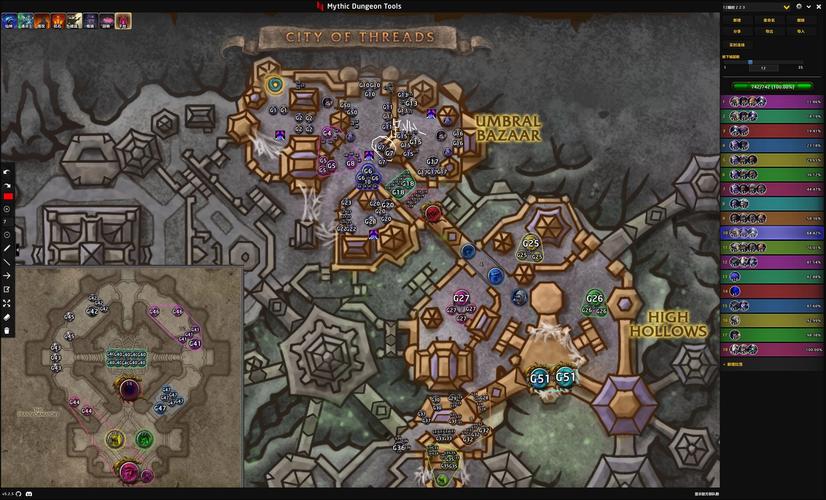Click the trash can to clear drawings
Screen dimensions: 826x500
7,330
